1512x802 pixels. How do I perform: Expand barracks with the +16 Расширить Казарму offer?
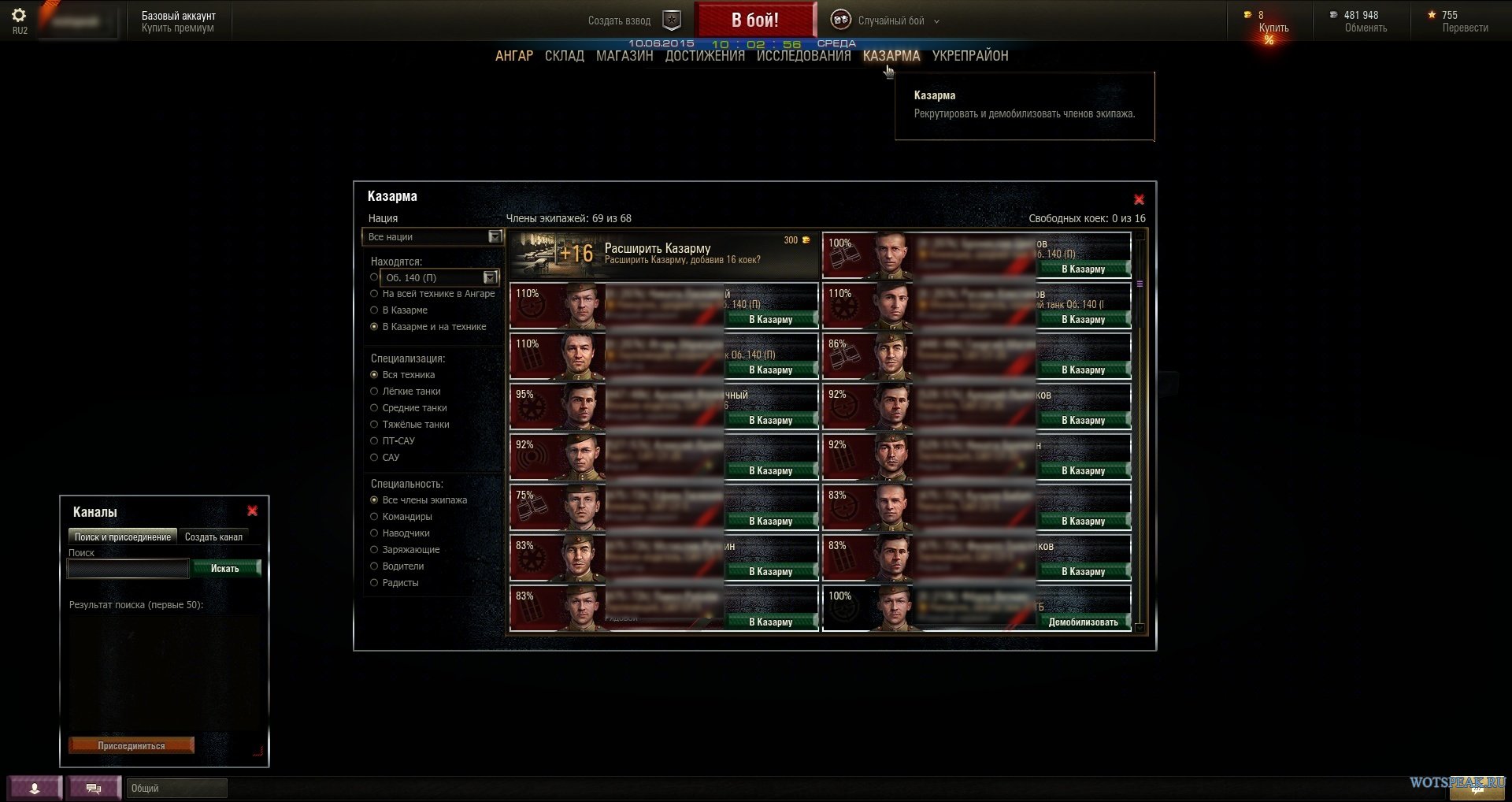tap(663, 254)
